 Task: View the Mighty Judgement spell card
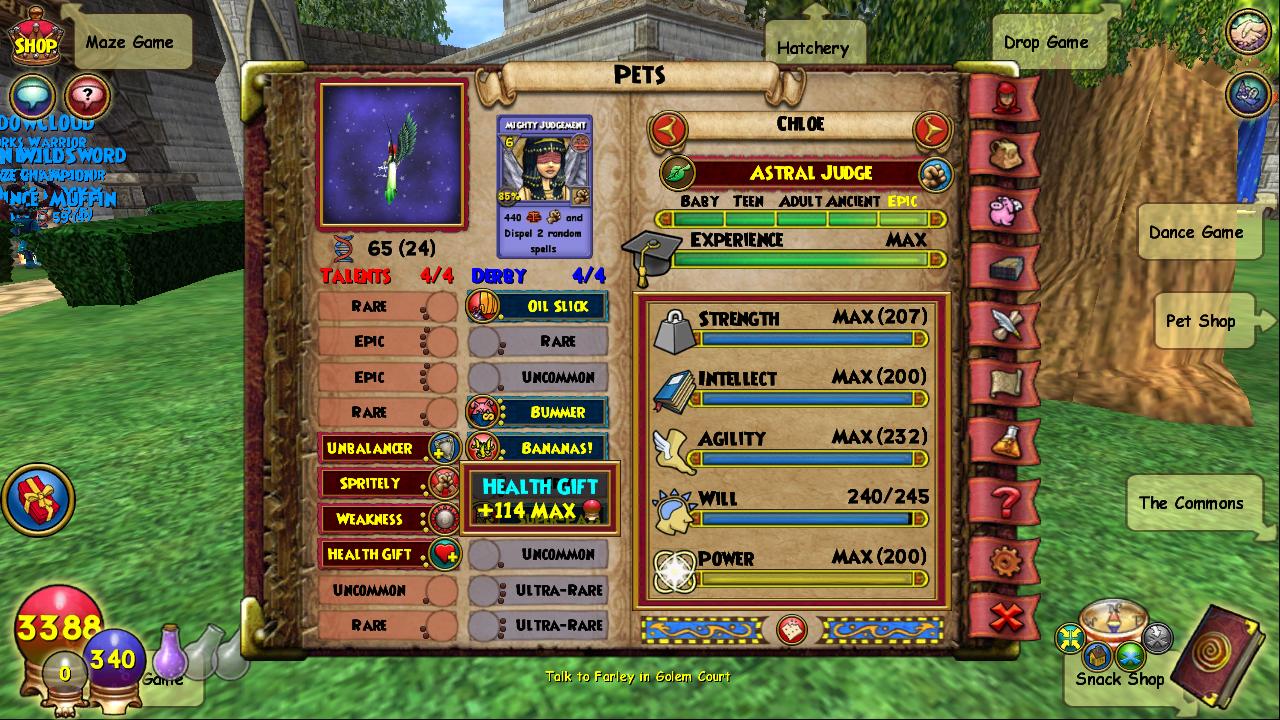click(545, 186)
